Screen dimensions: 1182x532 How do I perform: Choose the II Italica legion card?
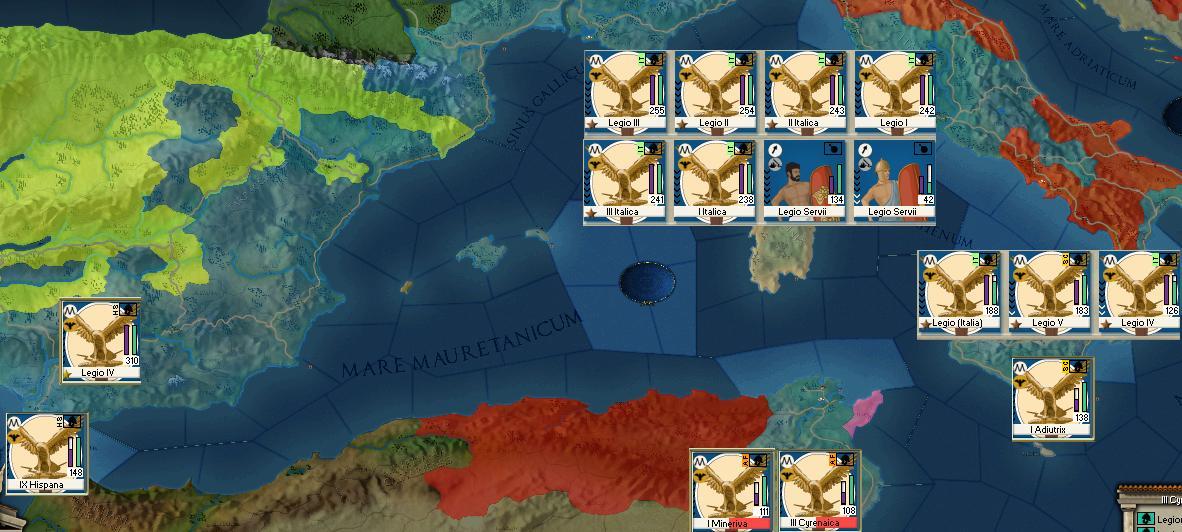pyautogui.click(x=805, y=92)
